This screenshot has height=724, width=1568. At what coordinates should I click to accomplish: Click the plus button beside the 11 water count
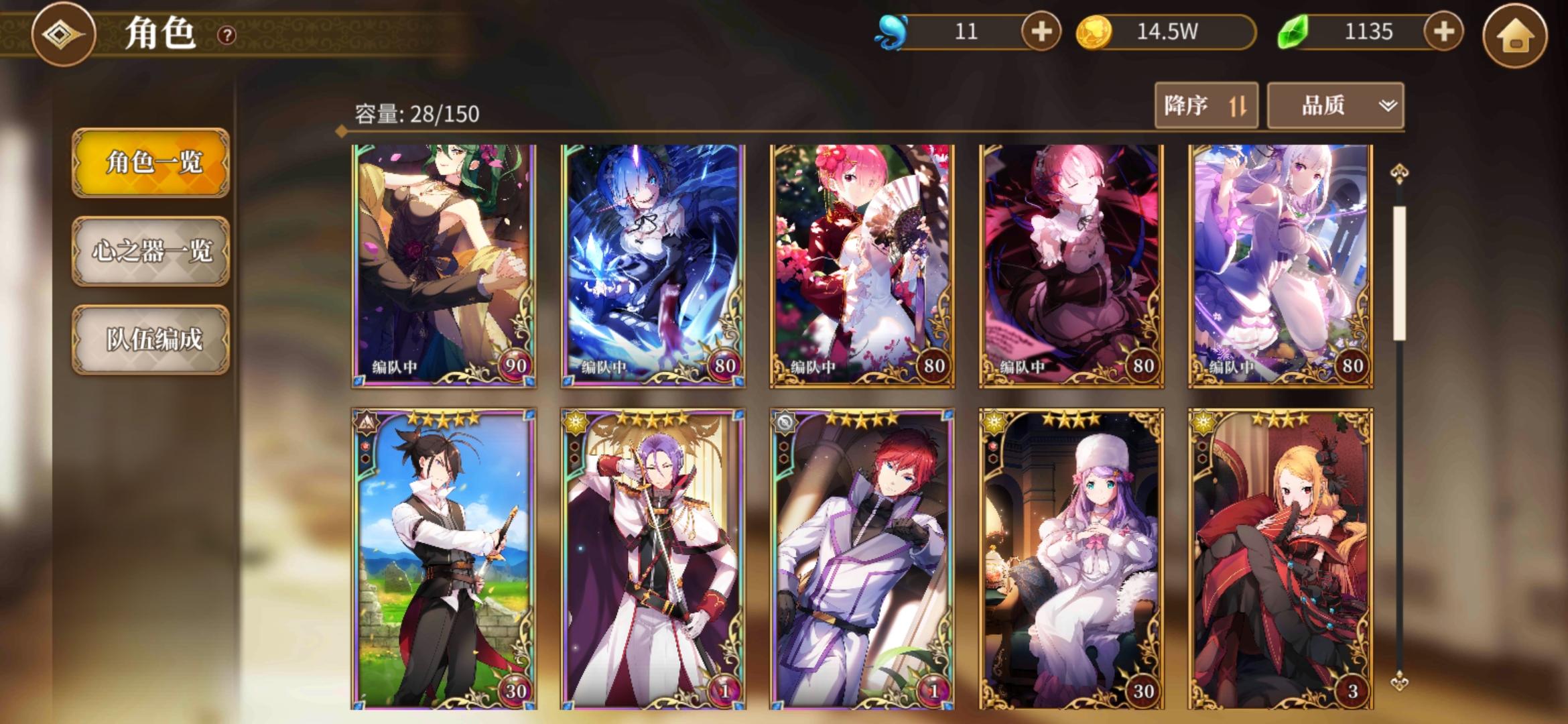(1041, 30)
